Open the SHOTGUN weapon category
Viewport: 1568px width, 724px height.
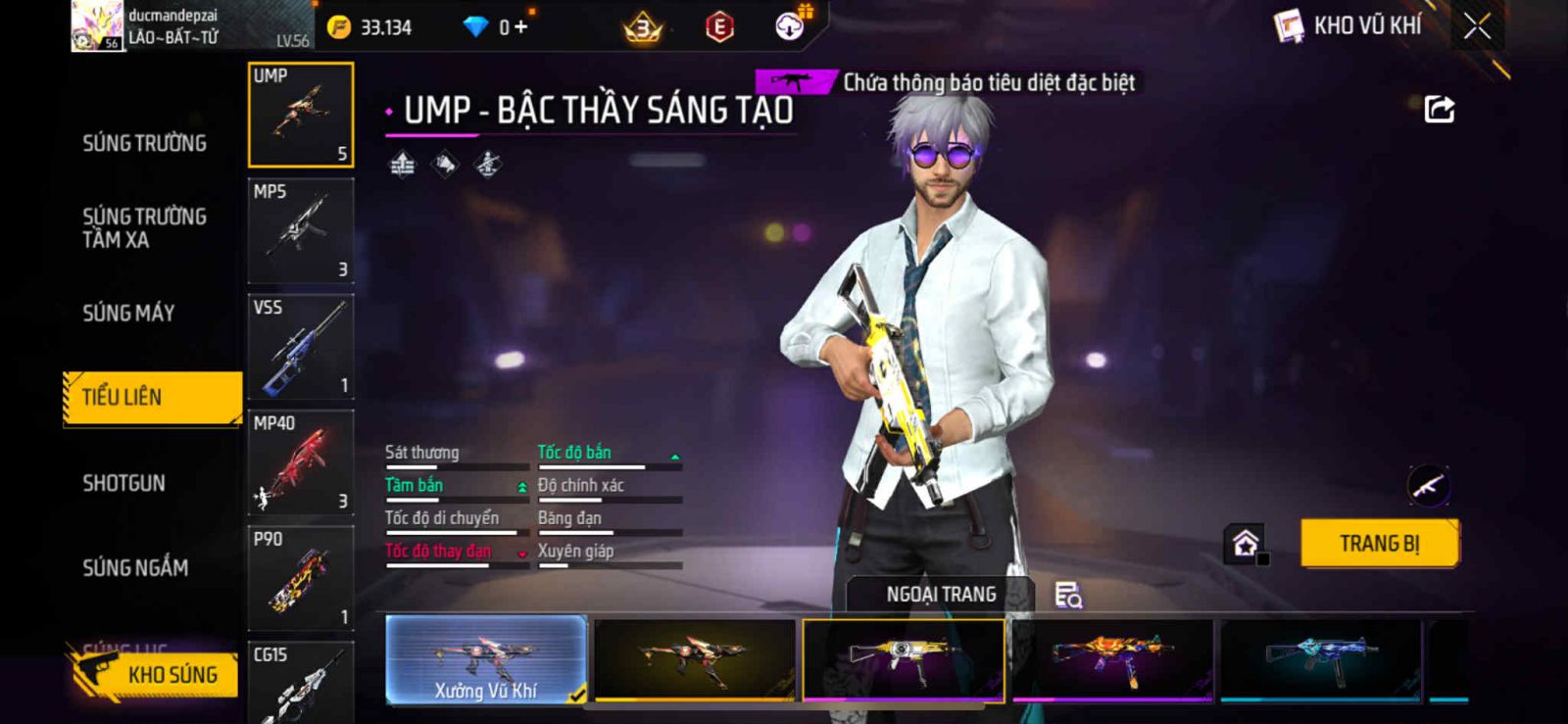[123, 483]
